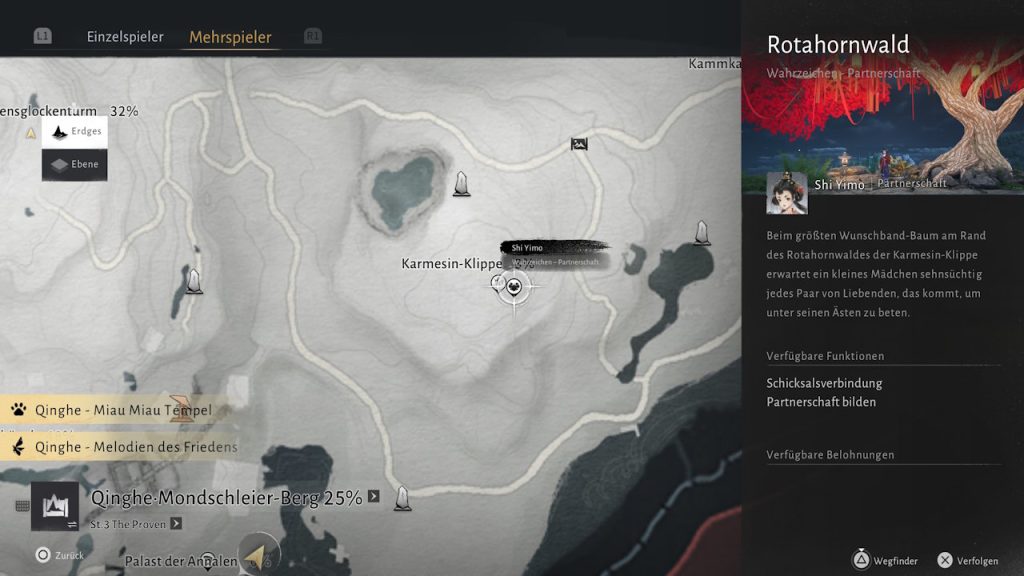Open the Qinghe - Miau Miau Tempel entry
Viewport: 1024px width, 576px height.
122,410
